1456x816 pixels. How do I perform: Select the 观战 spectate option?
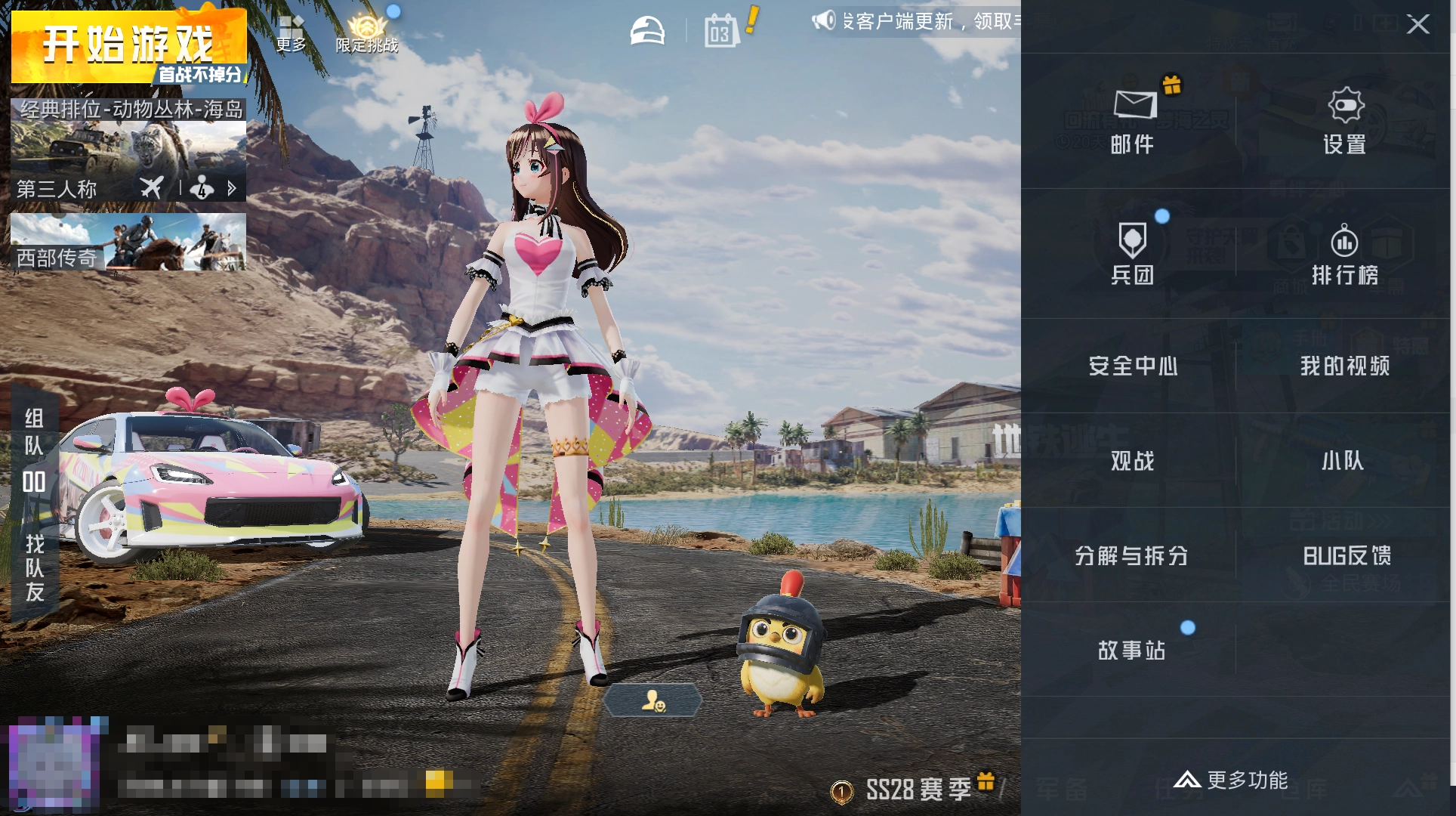[1132, 461]
